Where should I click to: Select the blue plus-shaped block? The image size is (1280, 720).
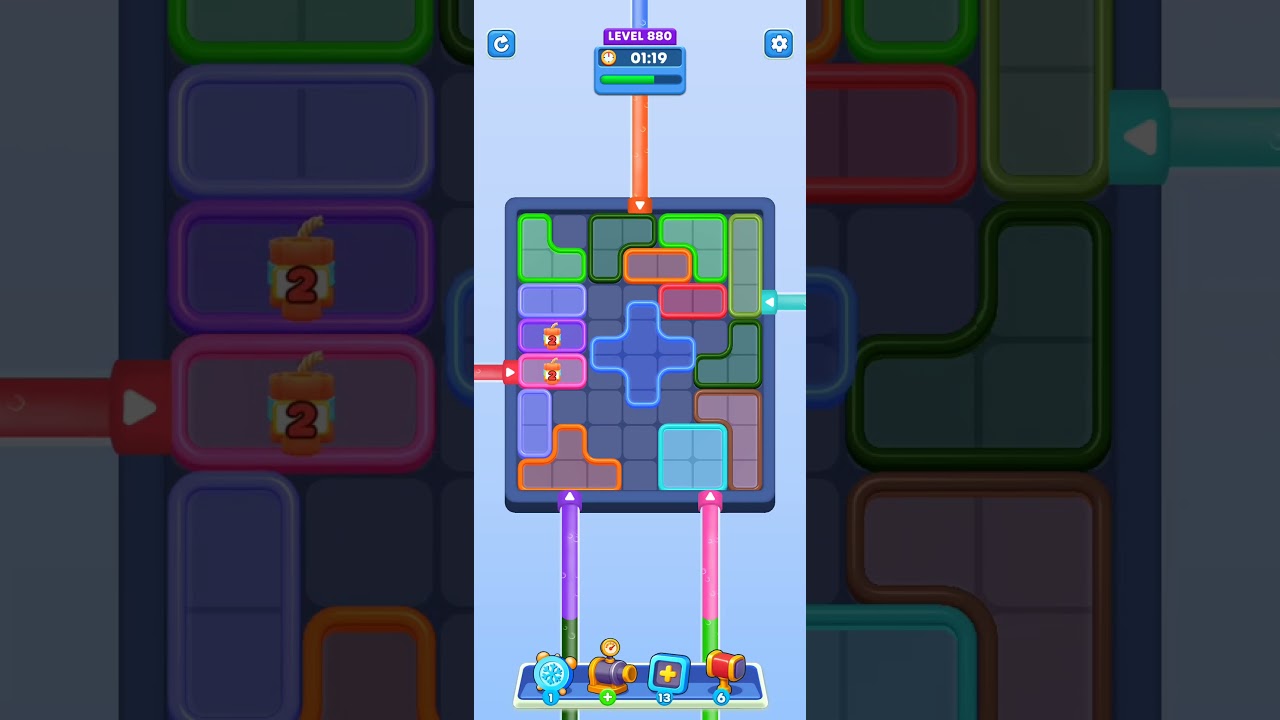(641, 352)
